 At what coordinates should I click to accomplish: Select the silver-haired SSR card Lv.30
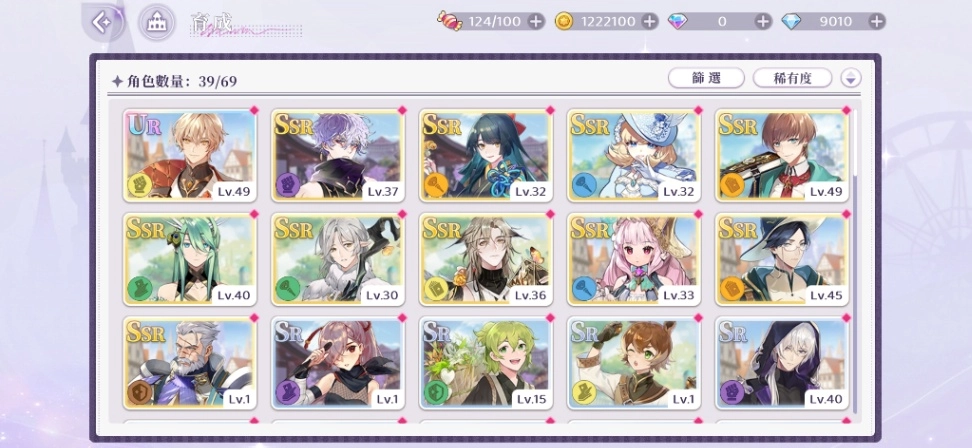[337, 259]
